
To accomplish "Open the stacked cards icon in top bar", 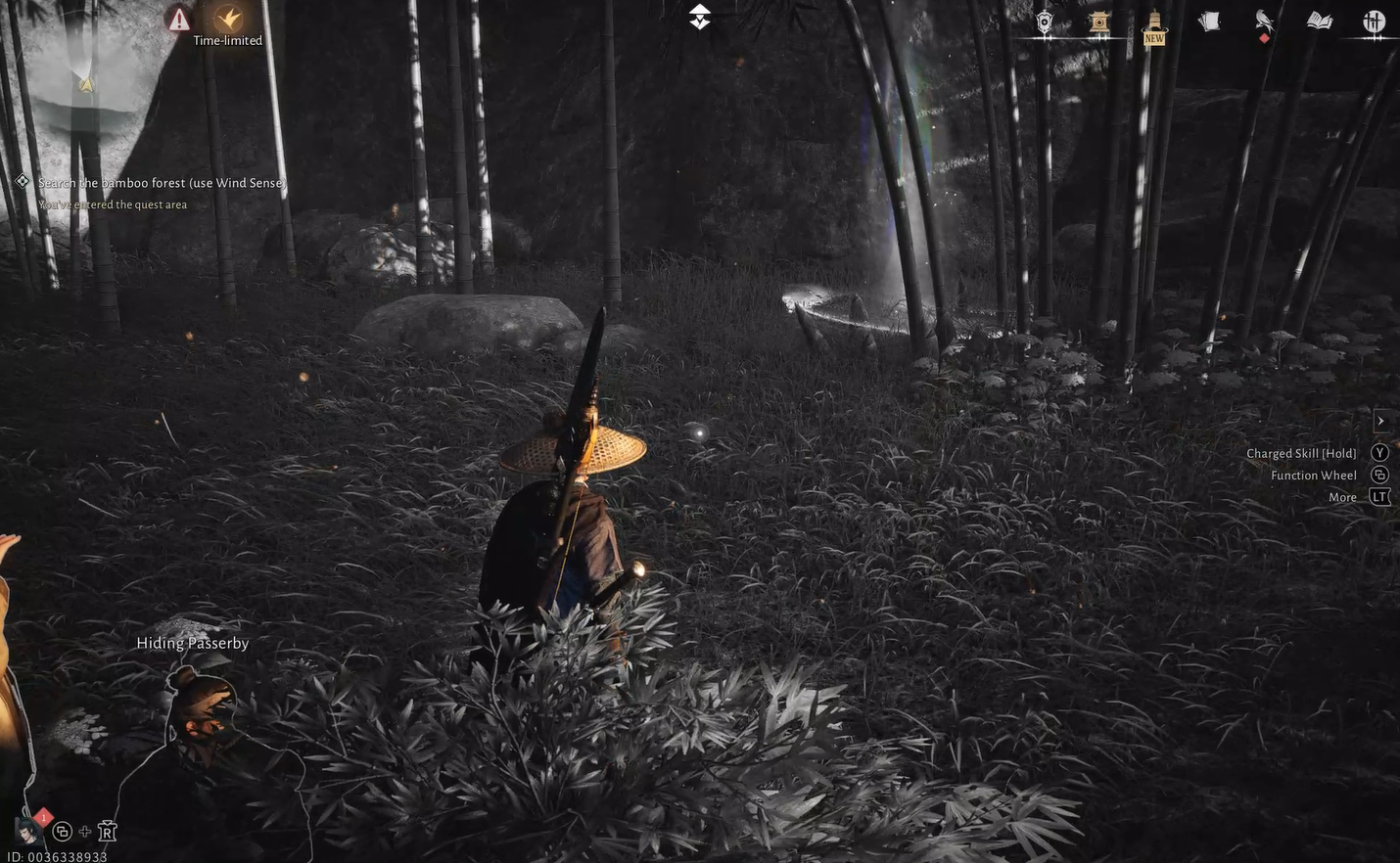I will [x=1208, y=20].
